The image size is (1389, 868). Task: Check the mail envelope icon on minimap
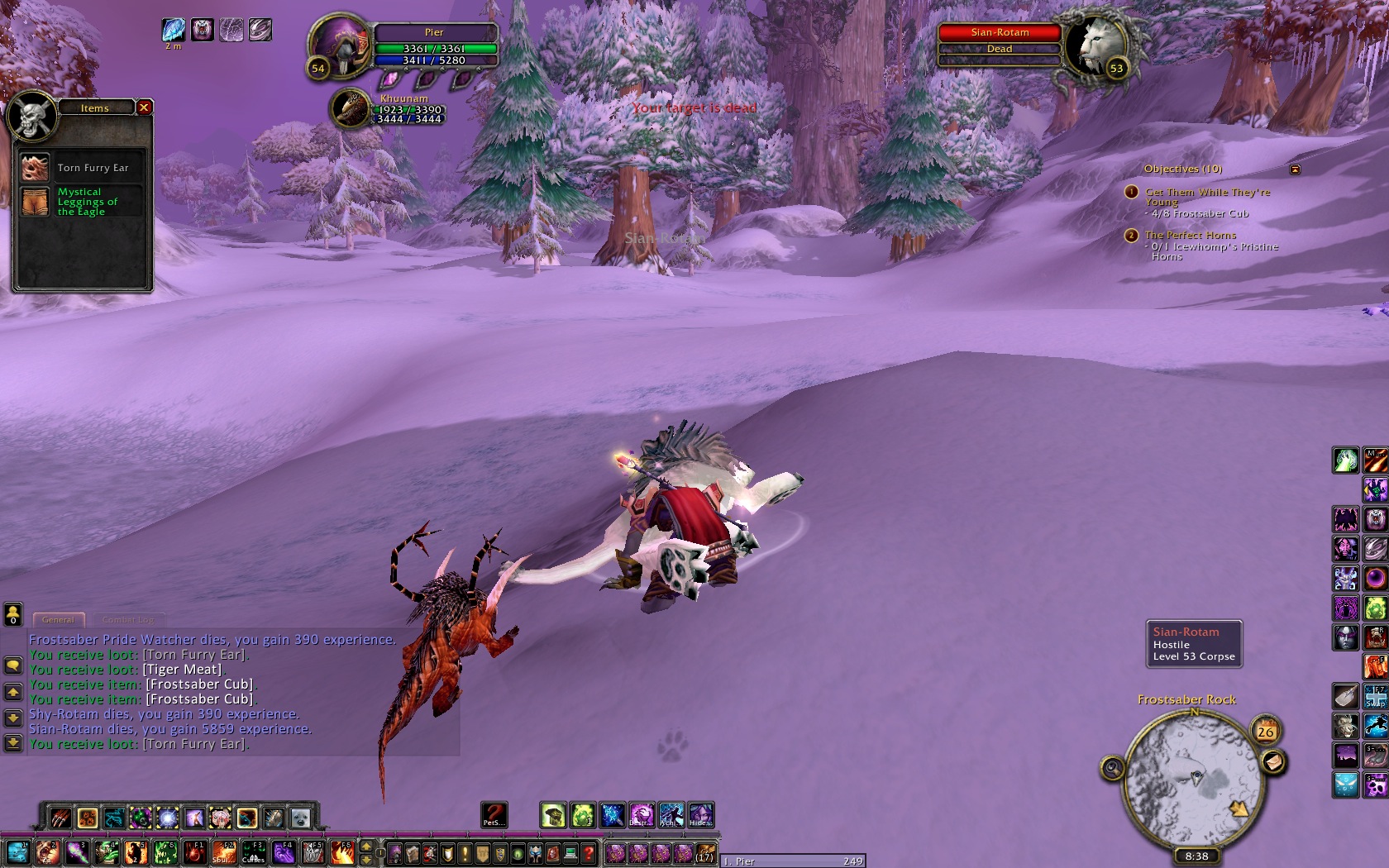pyautogui.click(x=1273, y=761)
